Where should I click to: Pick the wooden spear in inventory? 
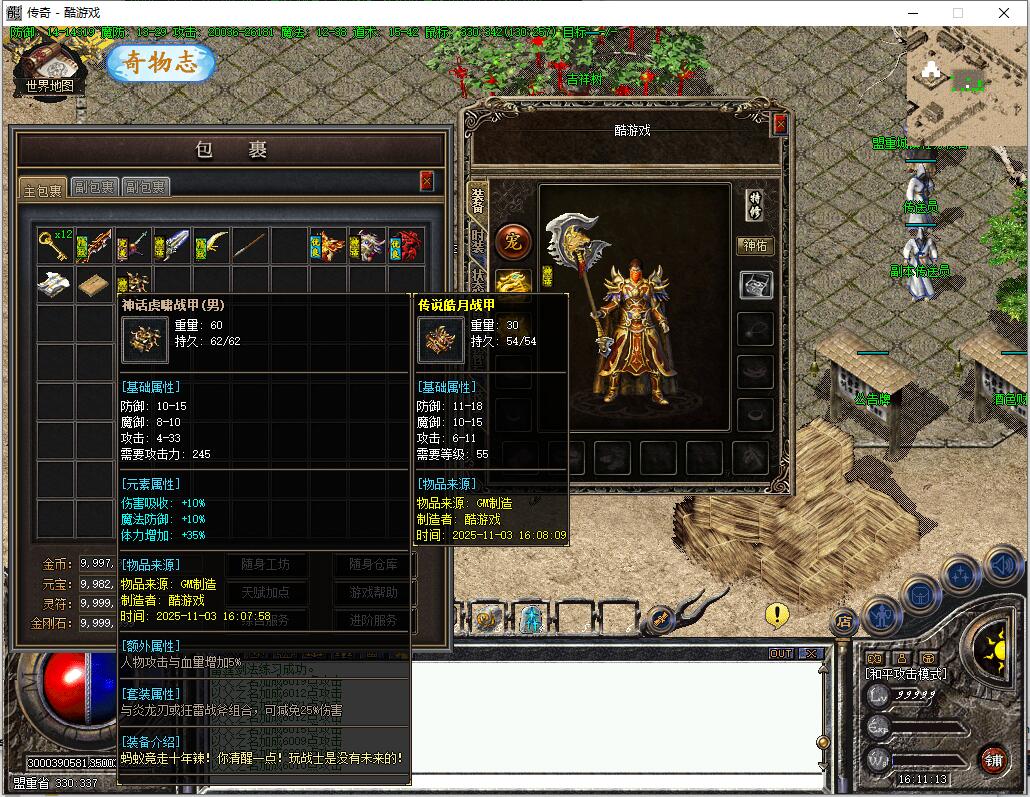[250, 245]
